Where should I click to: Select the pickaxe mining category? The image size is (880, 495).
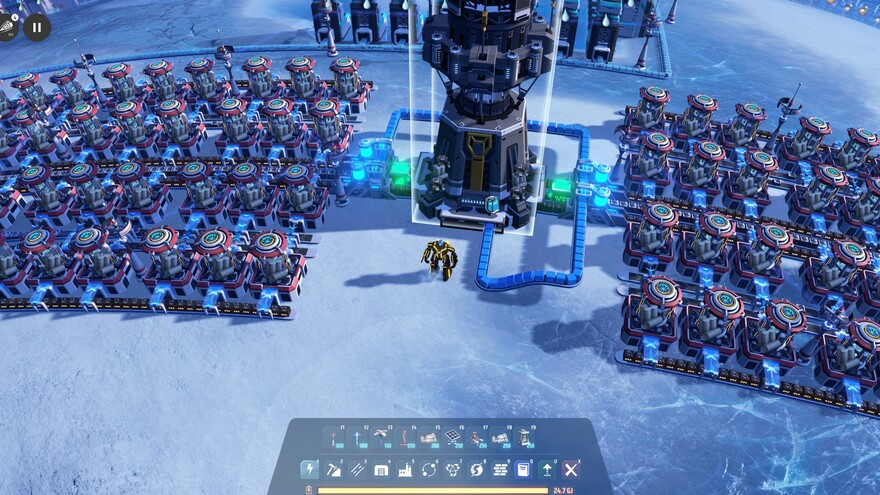coord(334,469)
